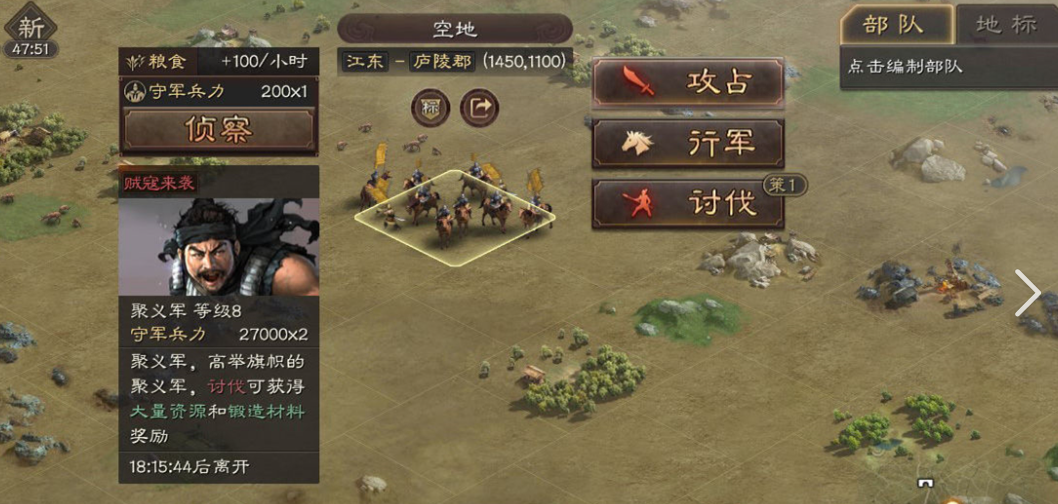1058x504 pixels.
Task: Switch to the 部队 (troops) tab
Action: tap(894, 25)
